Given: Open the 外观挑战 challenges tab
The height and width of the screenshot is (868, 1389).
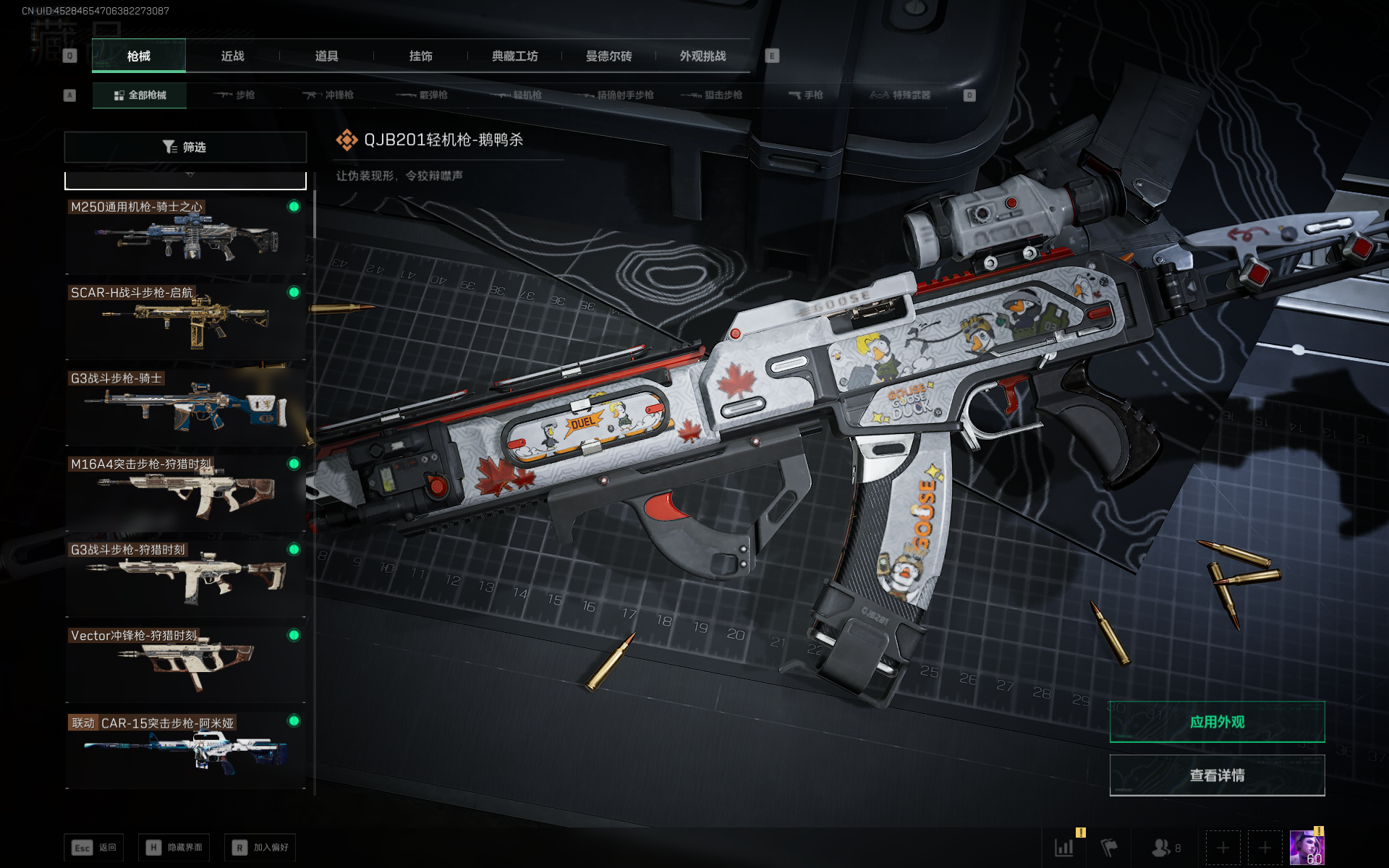Looking at the screenshot, I should pyautogui.click(x=702, y=56).
